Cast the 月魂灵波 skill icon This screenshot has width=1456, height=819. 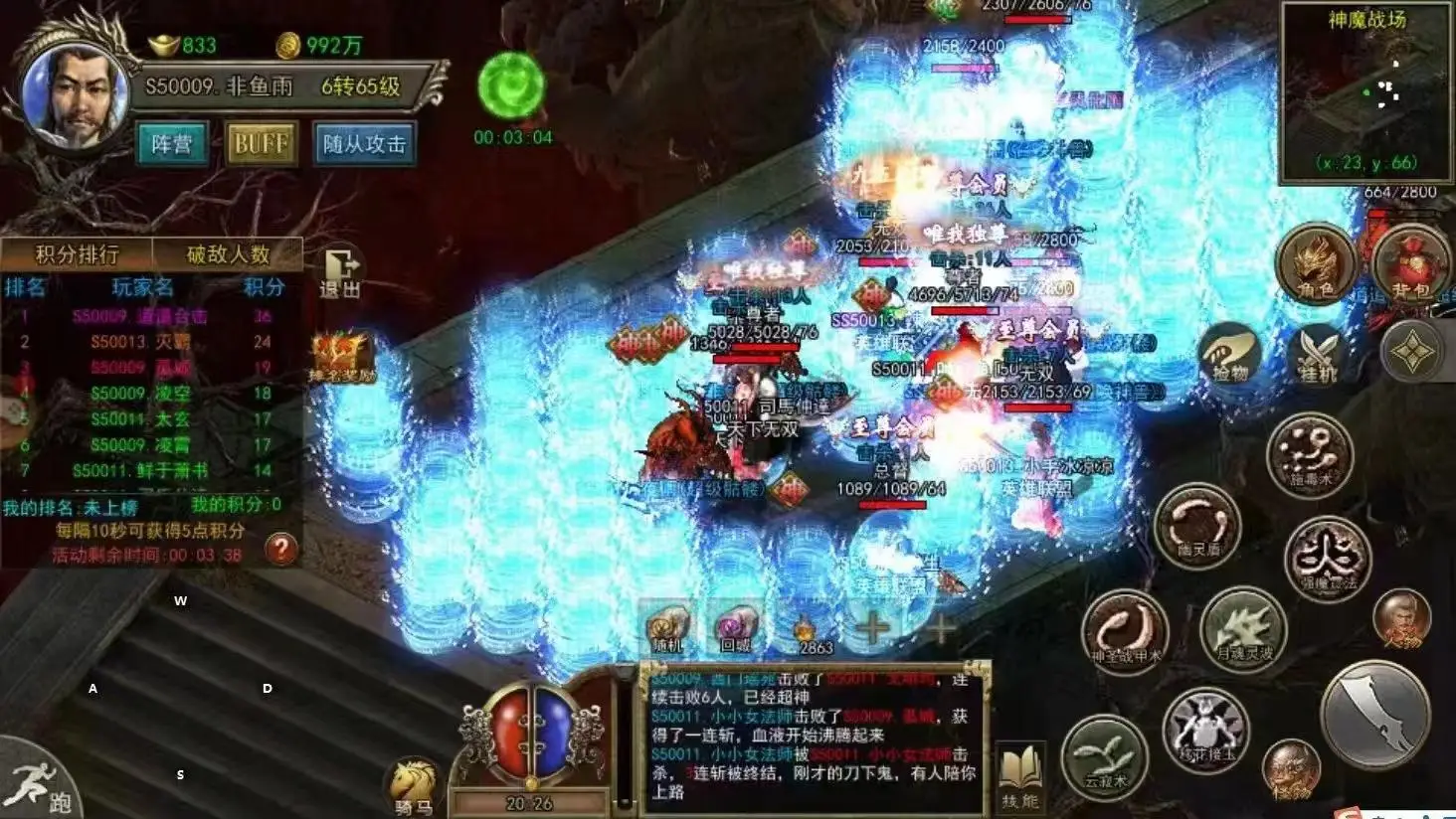(x=1243, y=631)
